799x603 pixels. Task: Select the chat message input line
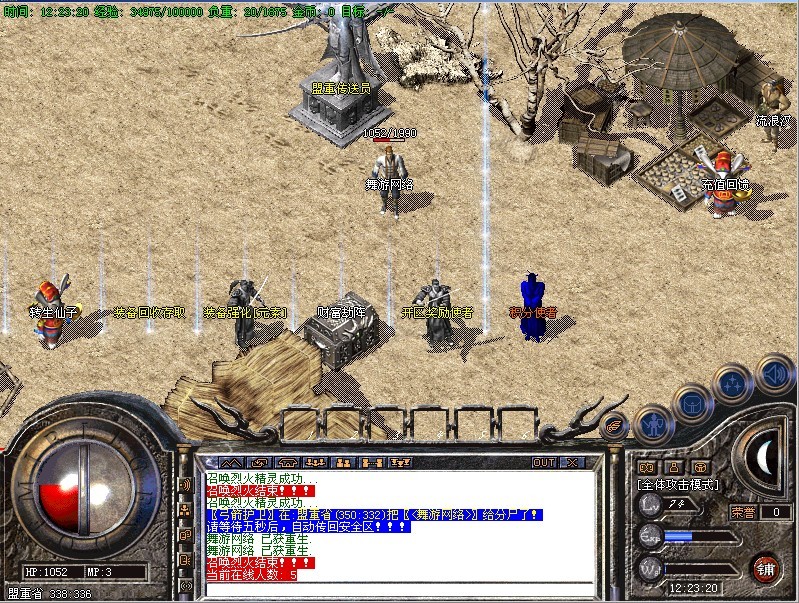point(400,588)
